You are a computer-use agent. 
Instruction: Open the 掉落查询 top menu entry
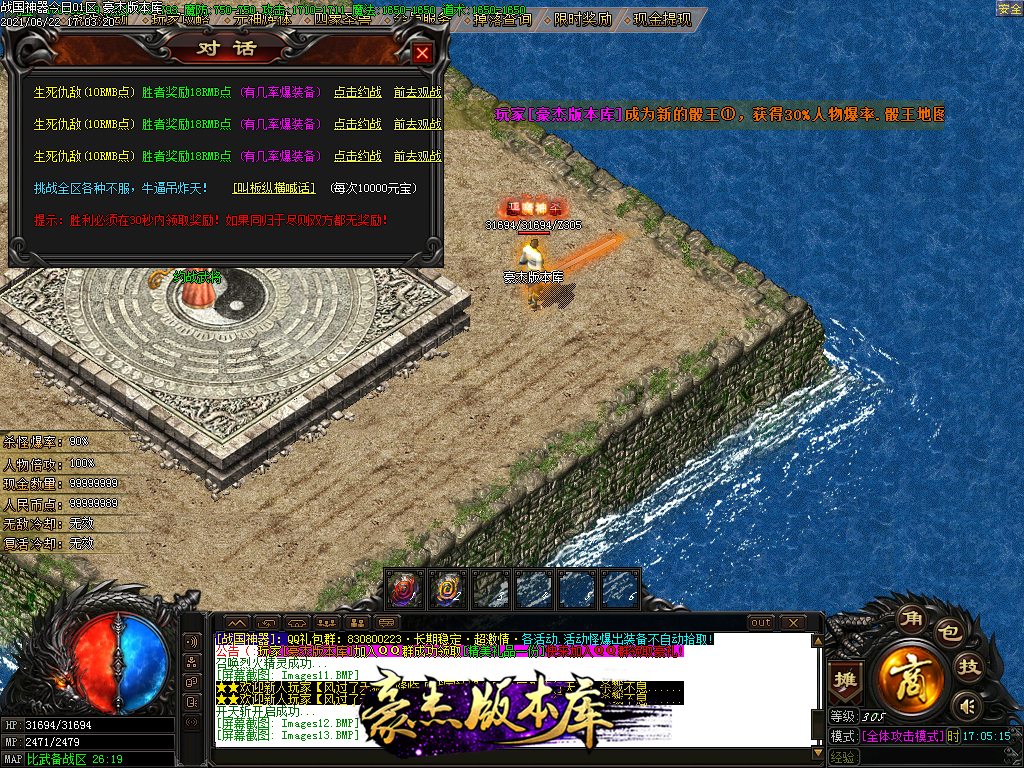[x=502, y=19]
